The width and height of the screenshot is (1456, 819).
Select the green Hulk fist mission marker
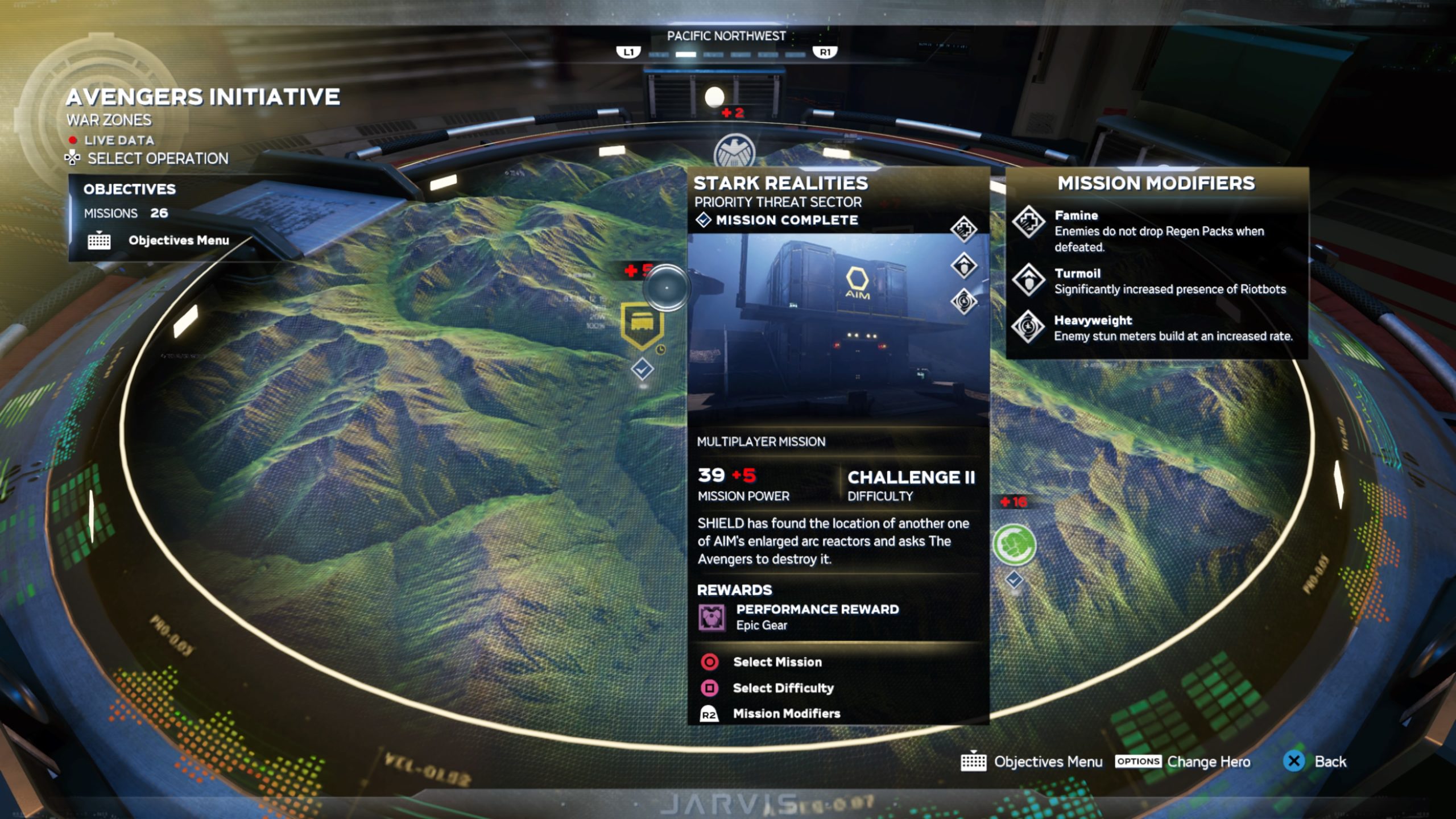1014,544
